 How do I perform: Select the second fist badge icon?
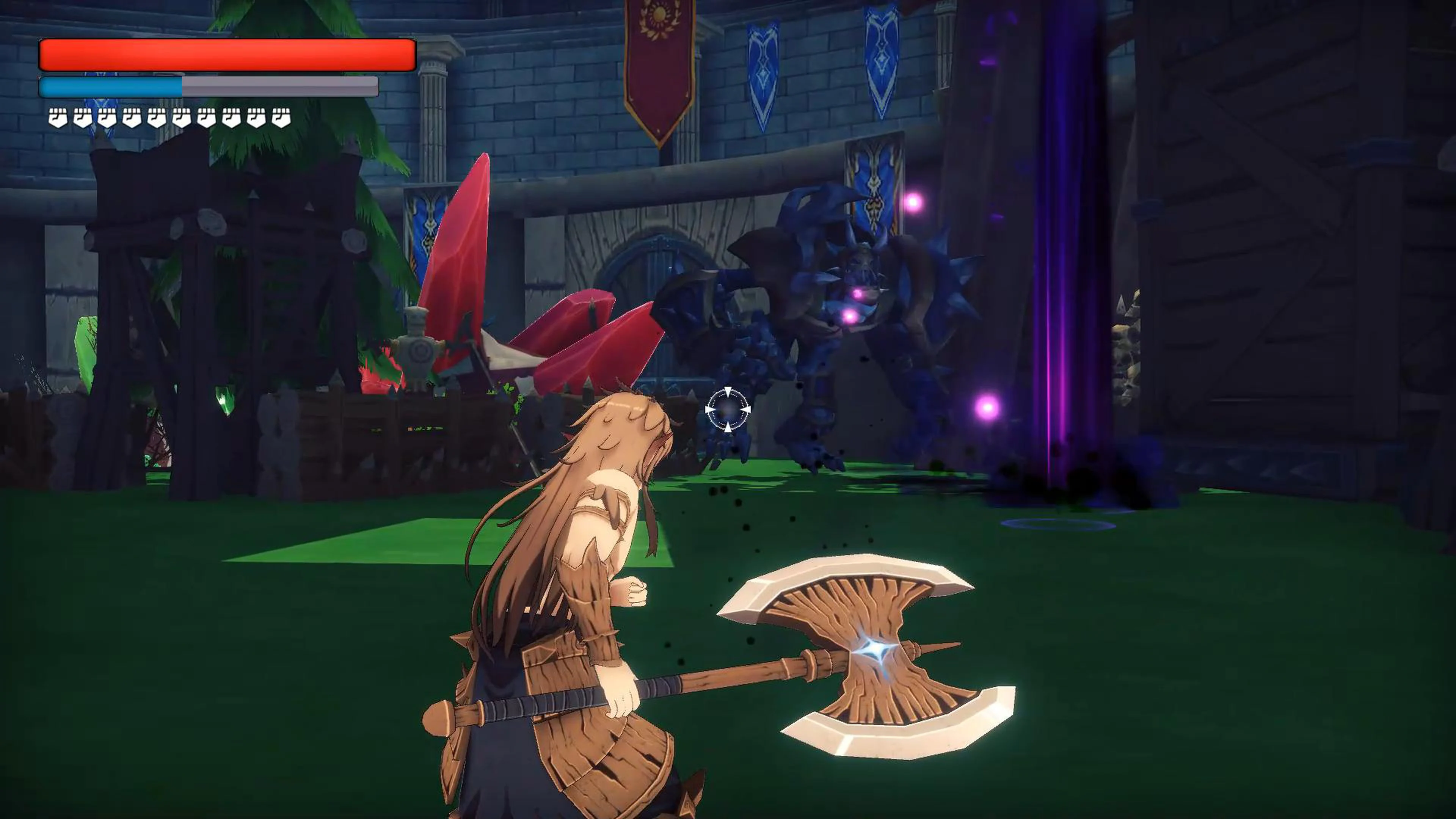click(x=83, y=116)
